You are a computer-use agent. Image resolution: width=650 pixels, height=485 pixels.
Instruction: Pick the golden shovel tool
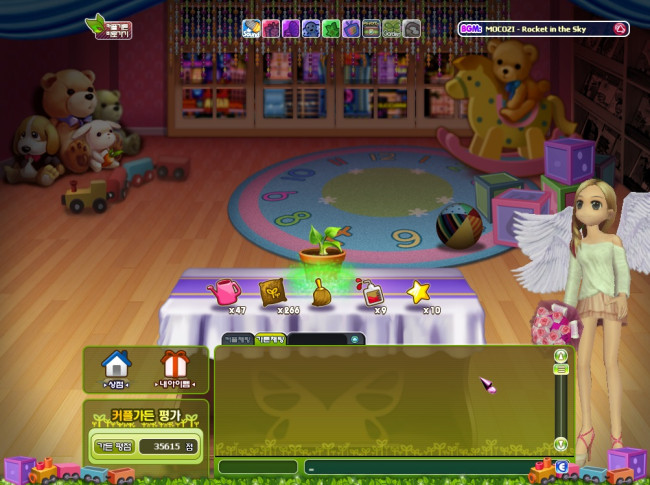click(x=322, y=292)
